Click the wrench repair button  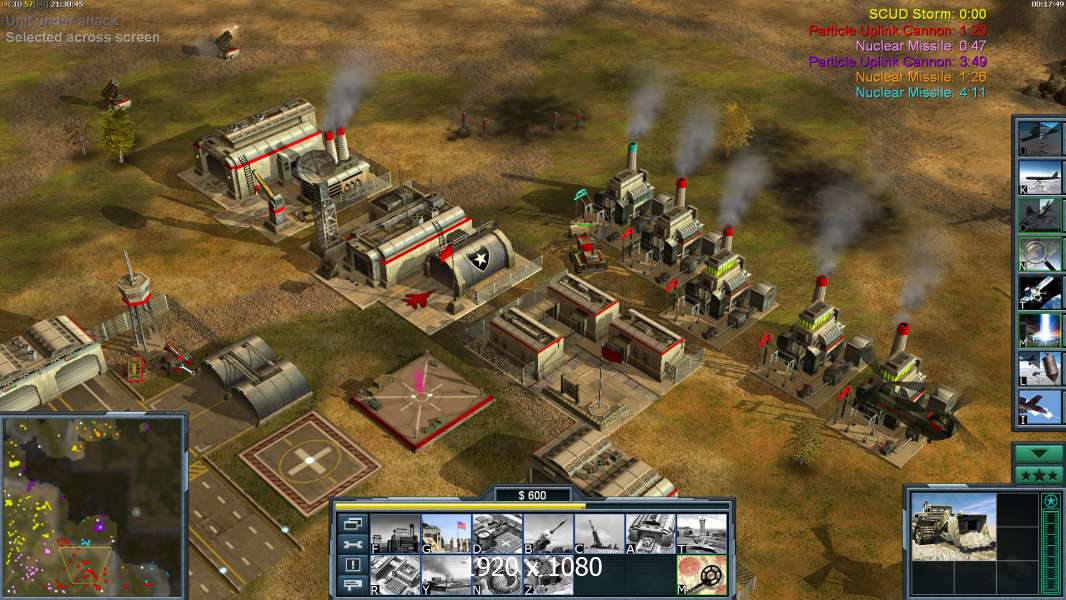click(x=353, y=544)
